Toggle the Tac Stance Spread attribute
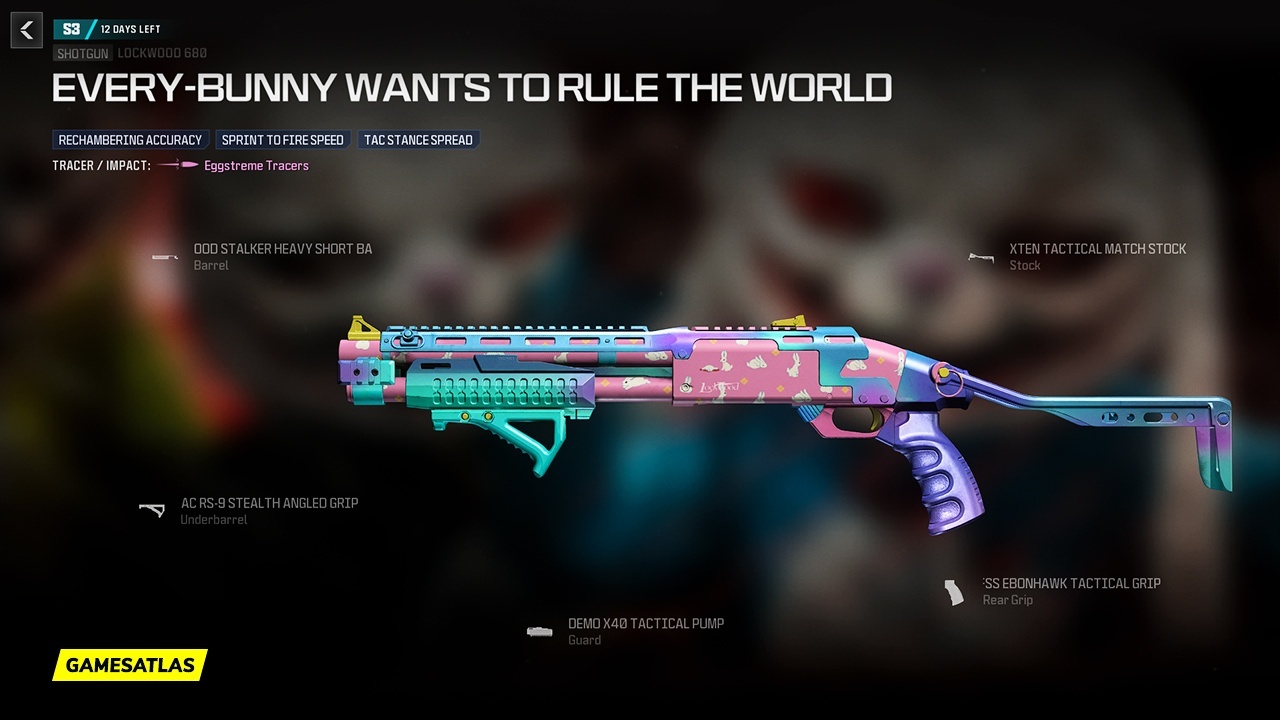The height and width of the screenshot is (720, 1280). click(419, 139)
